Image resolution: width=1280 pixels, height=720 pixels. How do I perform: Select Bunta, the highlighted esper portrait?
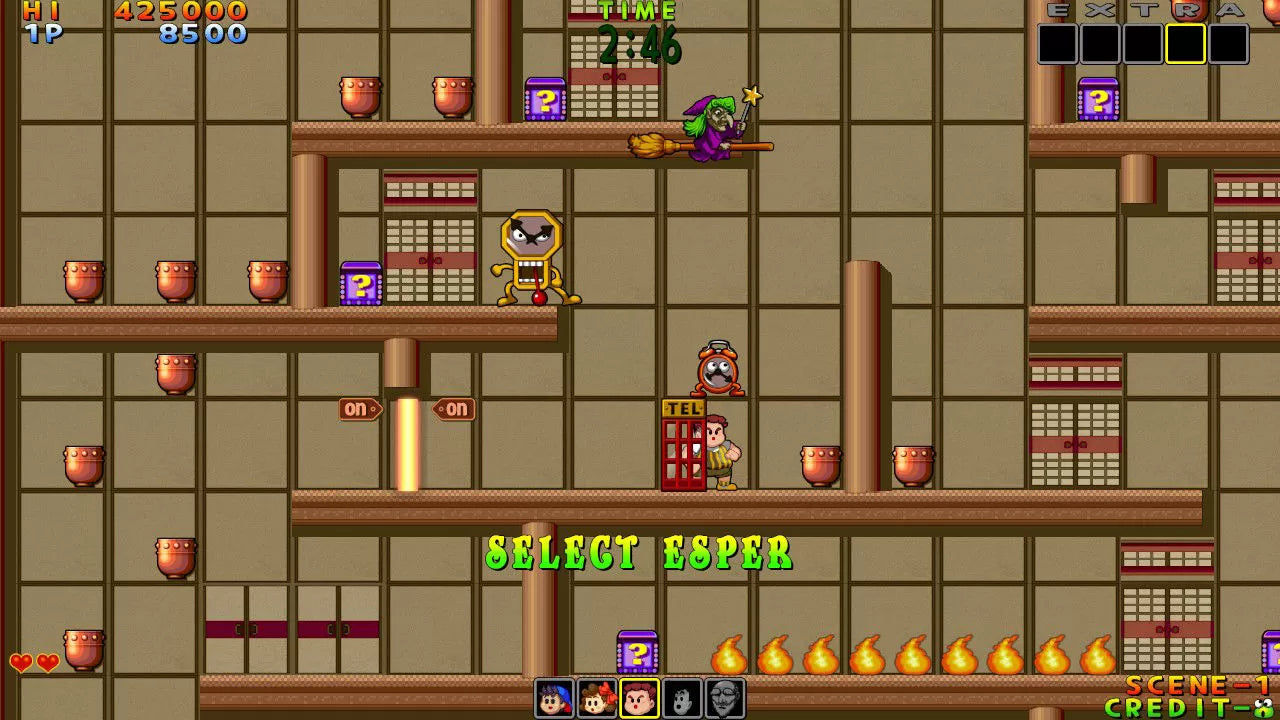tap(640, 698)
